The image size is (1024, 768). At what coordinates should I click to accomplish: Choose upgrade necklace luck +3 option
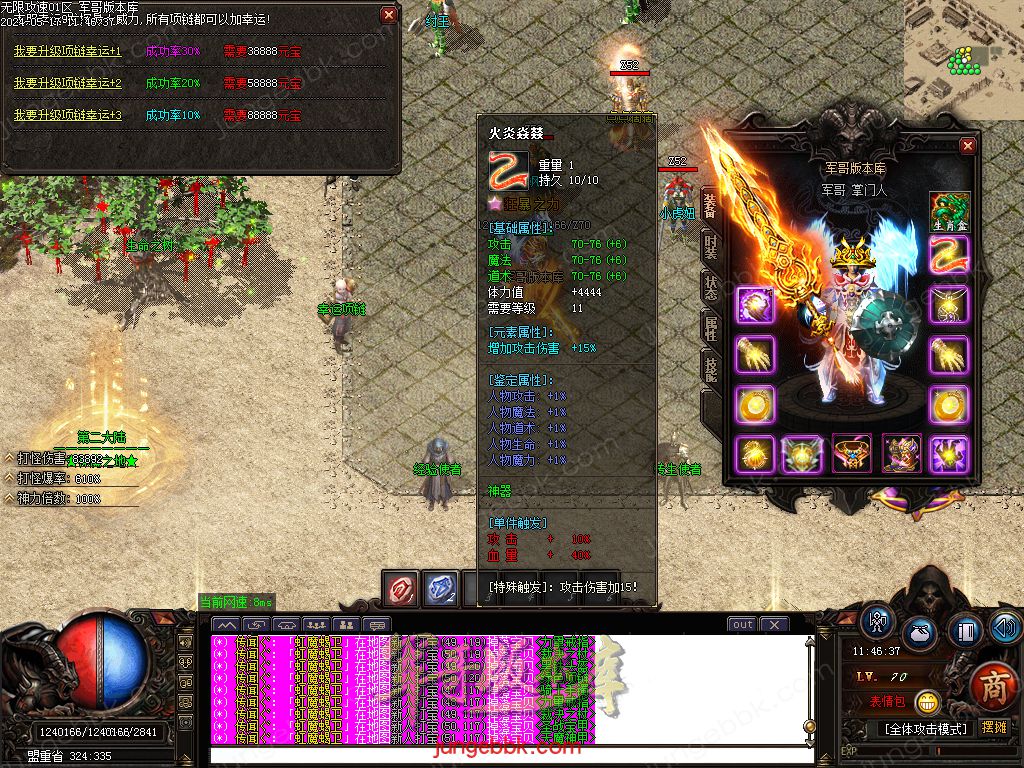coord(67,115)
